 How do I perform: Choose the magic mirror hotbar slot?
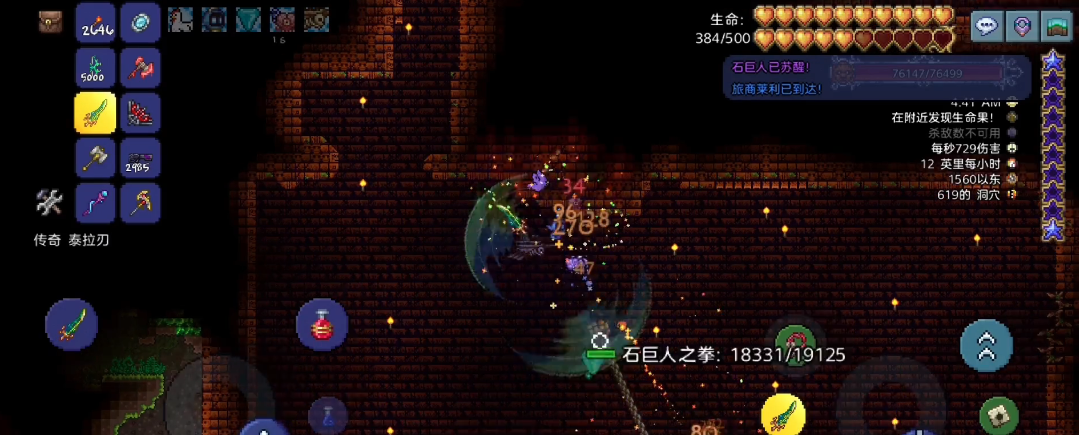[x=140, y=24]
